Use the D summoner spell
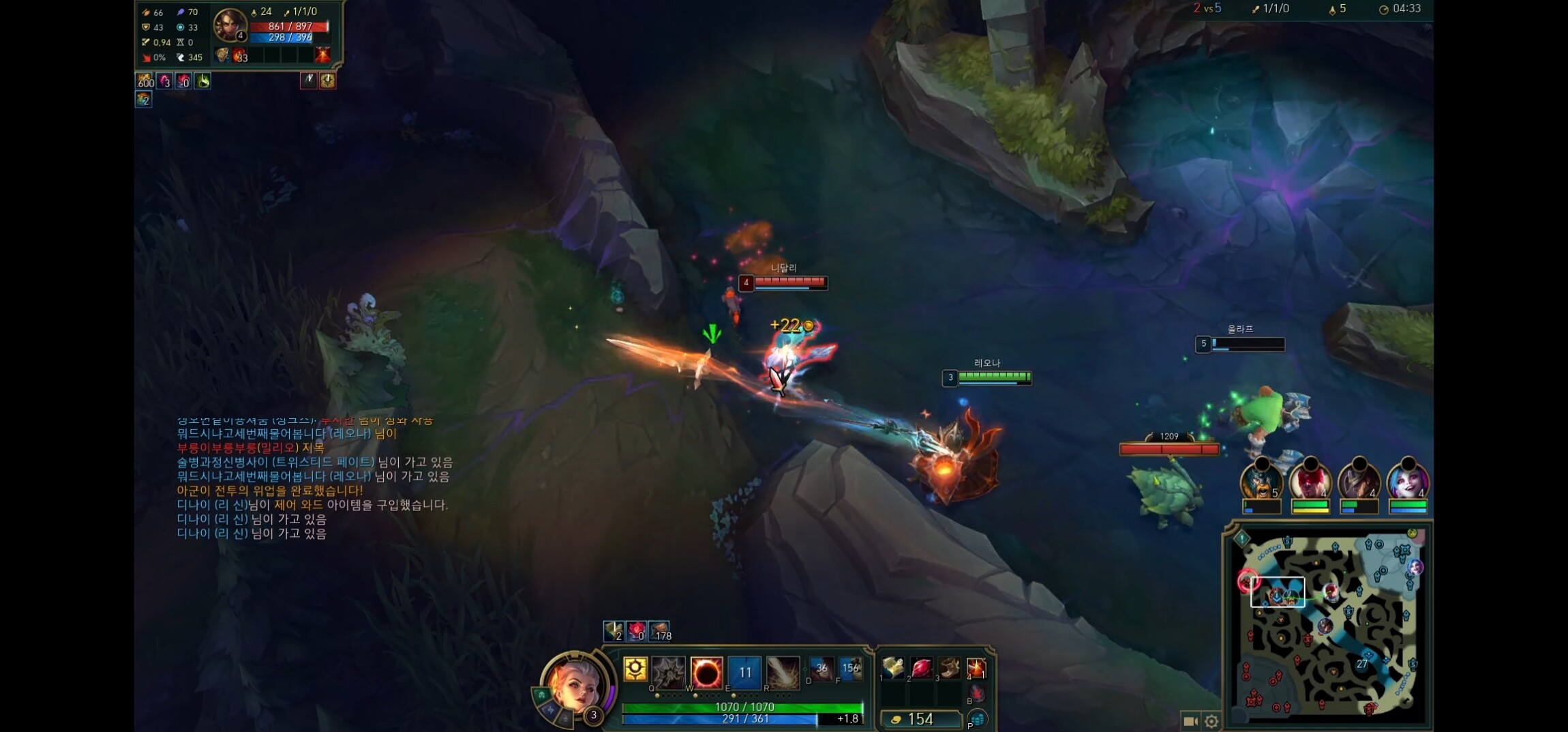Screen dimensions: 1568x732 [x=821, y=669]
